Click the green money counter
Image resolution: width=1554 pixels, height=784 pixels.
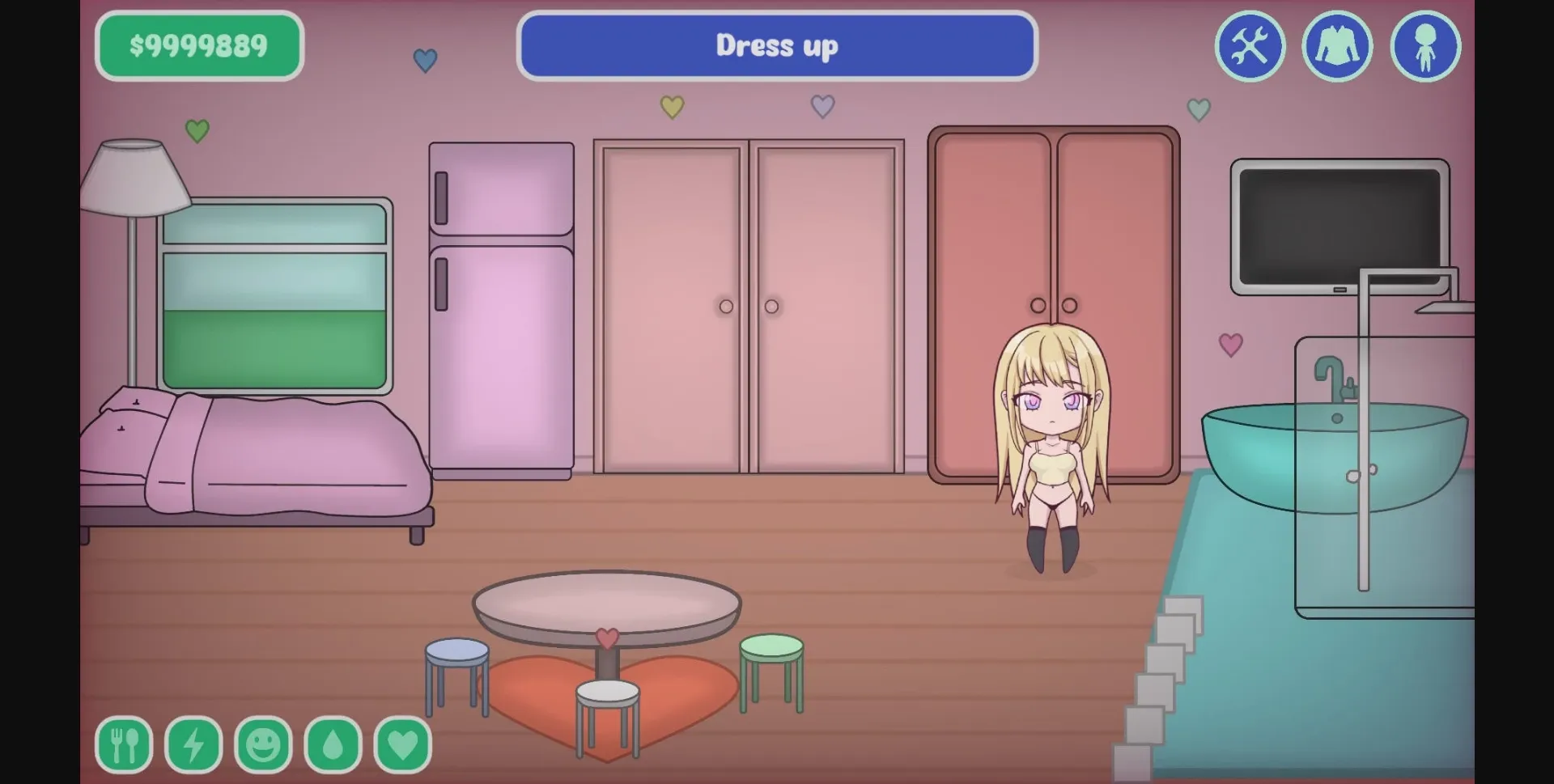(x=199, y=45)
